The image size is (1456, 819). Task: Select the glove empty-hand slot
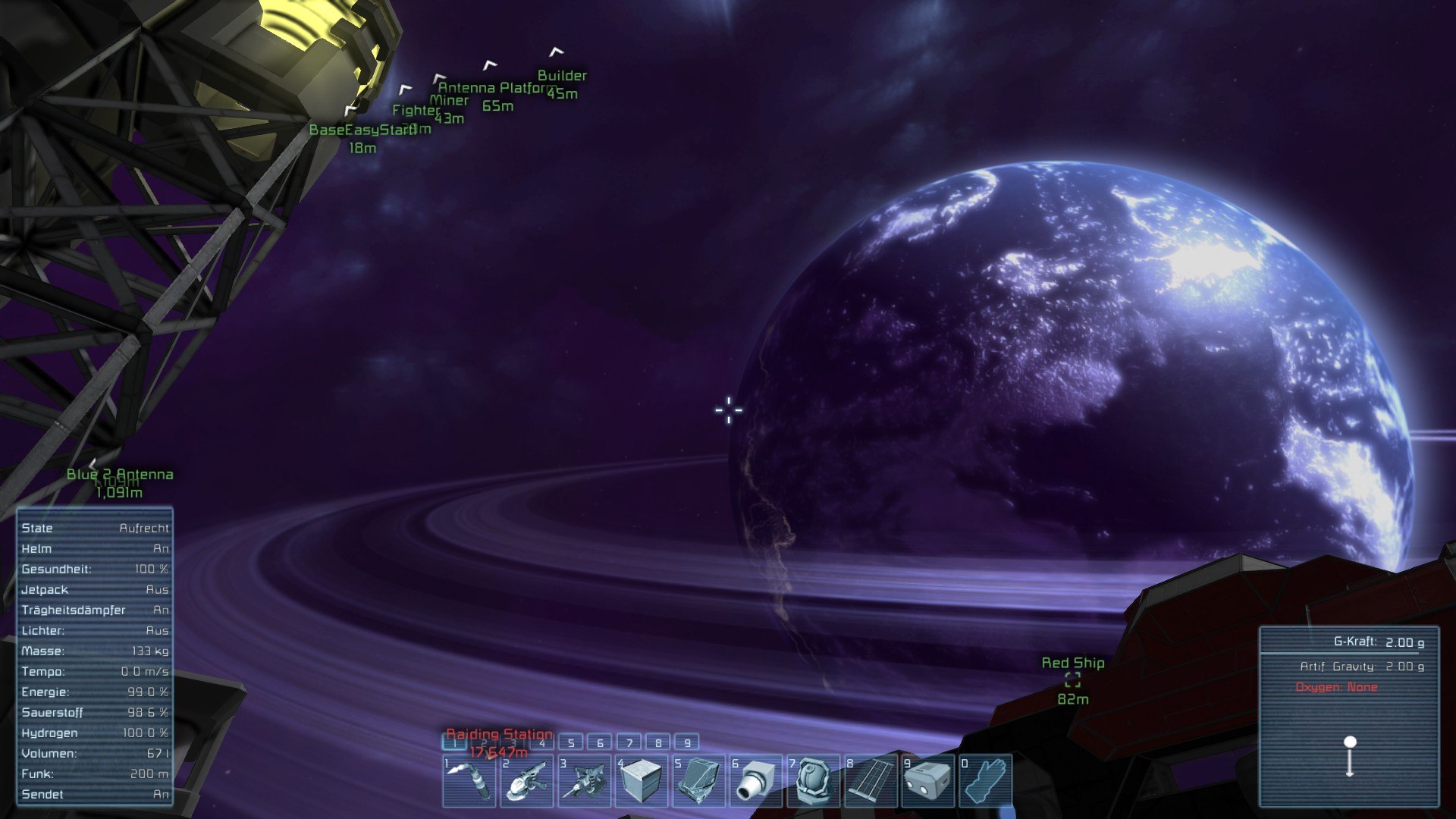coord(985,780)
